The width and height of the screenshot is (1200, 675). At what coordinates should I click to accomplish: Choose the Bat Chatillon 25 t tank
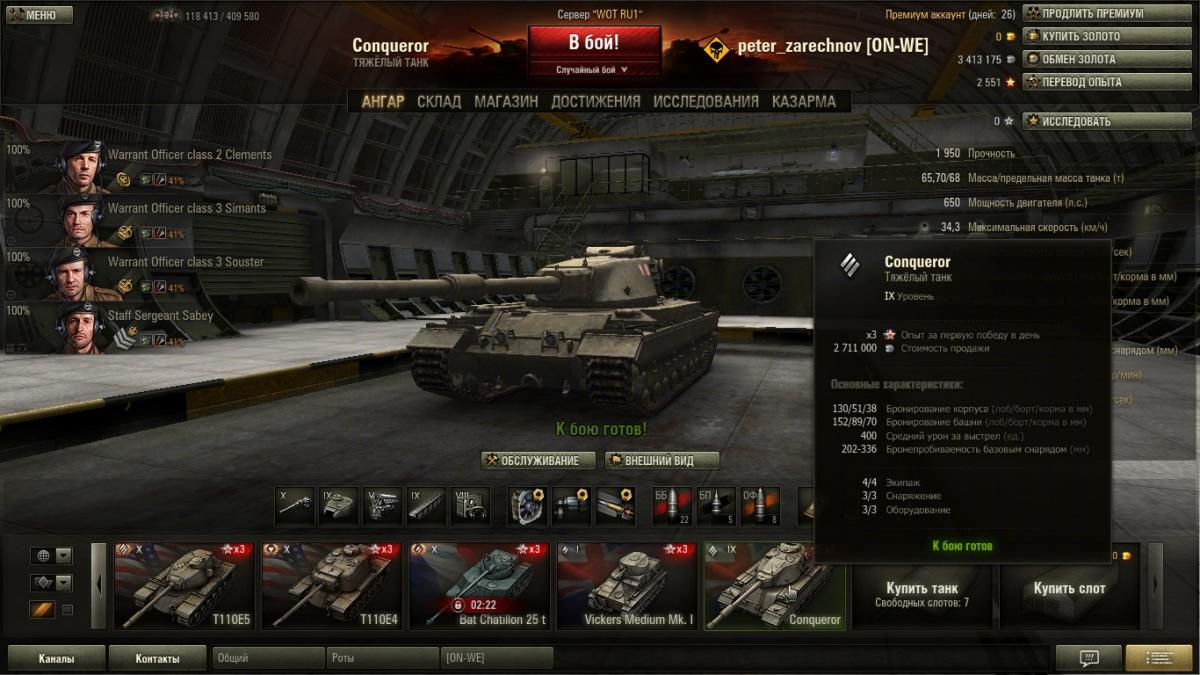[x=477, y=586]
